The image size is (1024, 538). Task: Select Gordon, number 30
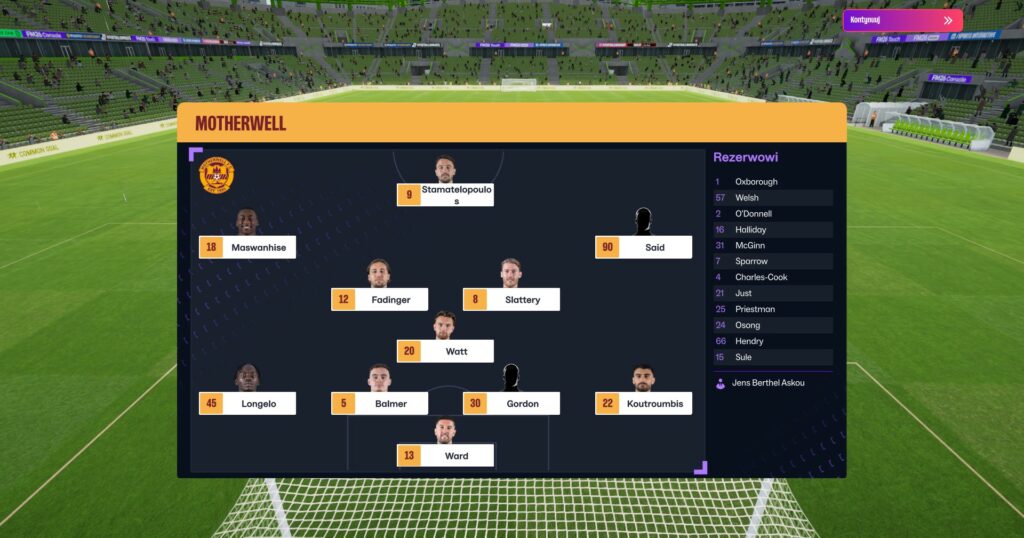click(511, 403)
